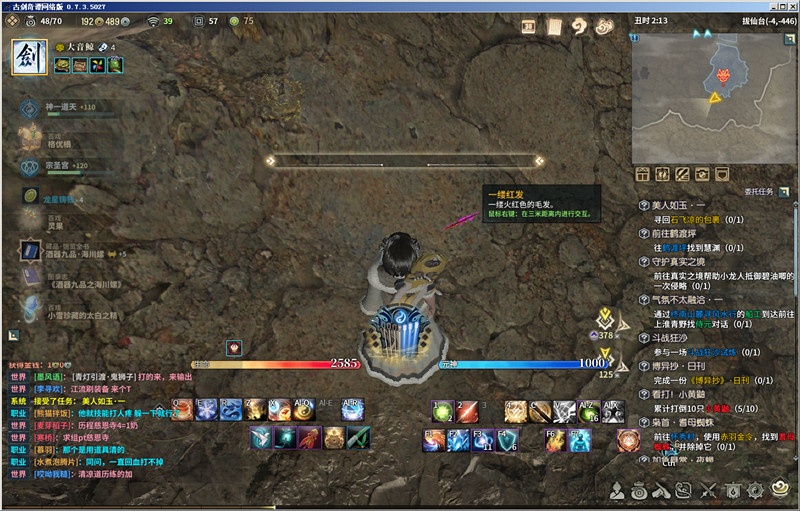Select the 神一道天 entry in the left list
This screenshot has height=511, width=800.
[x=60, y=107]
